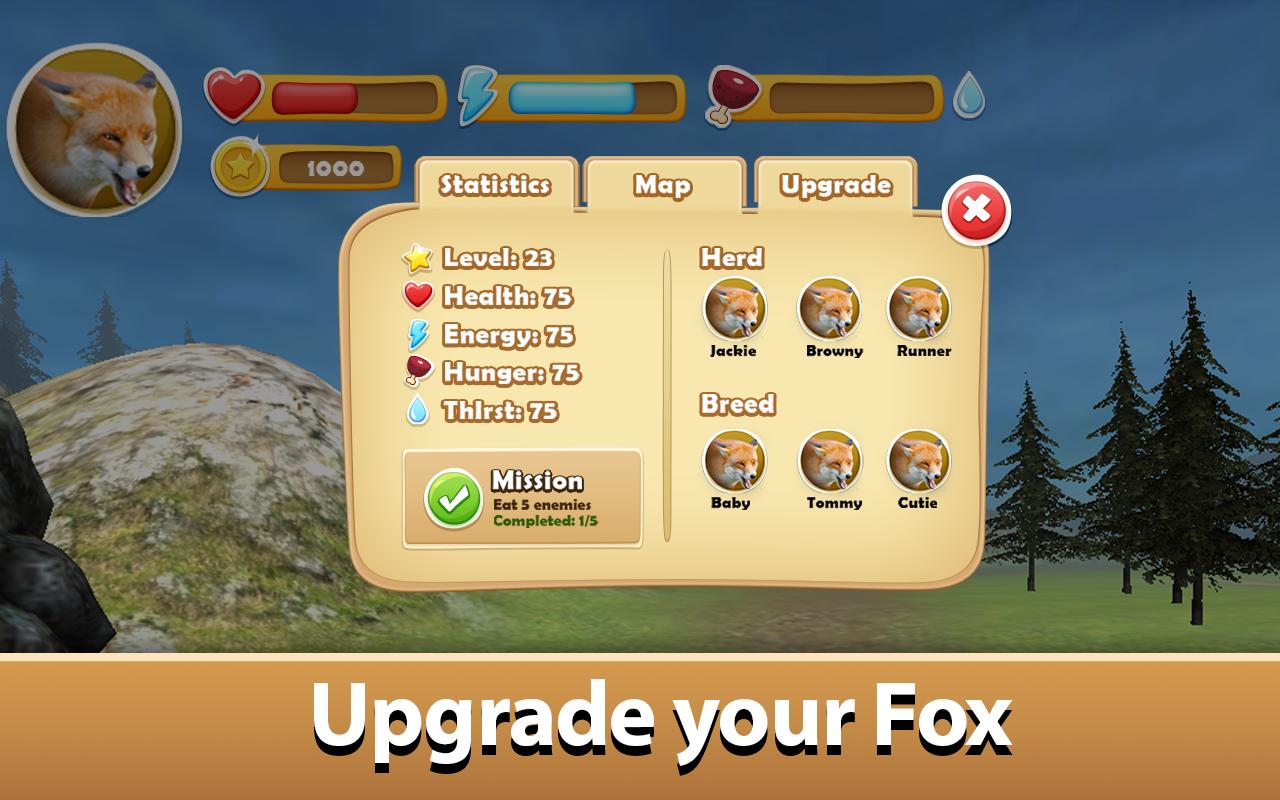Click the water droplet Thirst stat icon

coord(420,410)
